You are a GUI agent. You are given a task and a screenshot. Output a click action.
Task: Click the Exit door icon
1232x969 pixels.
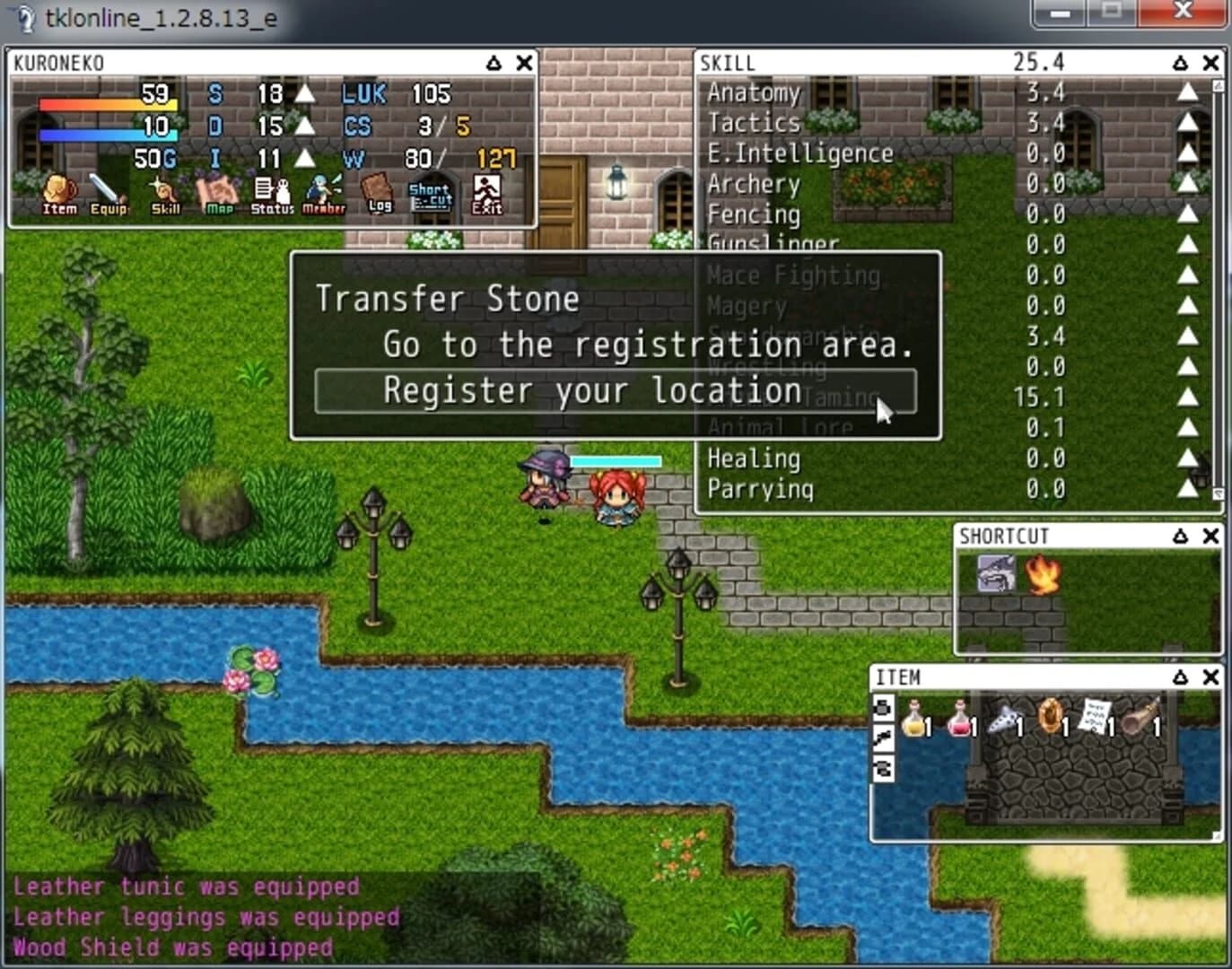point(487,191)
